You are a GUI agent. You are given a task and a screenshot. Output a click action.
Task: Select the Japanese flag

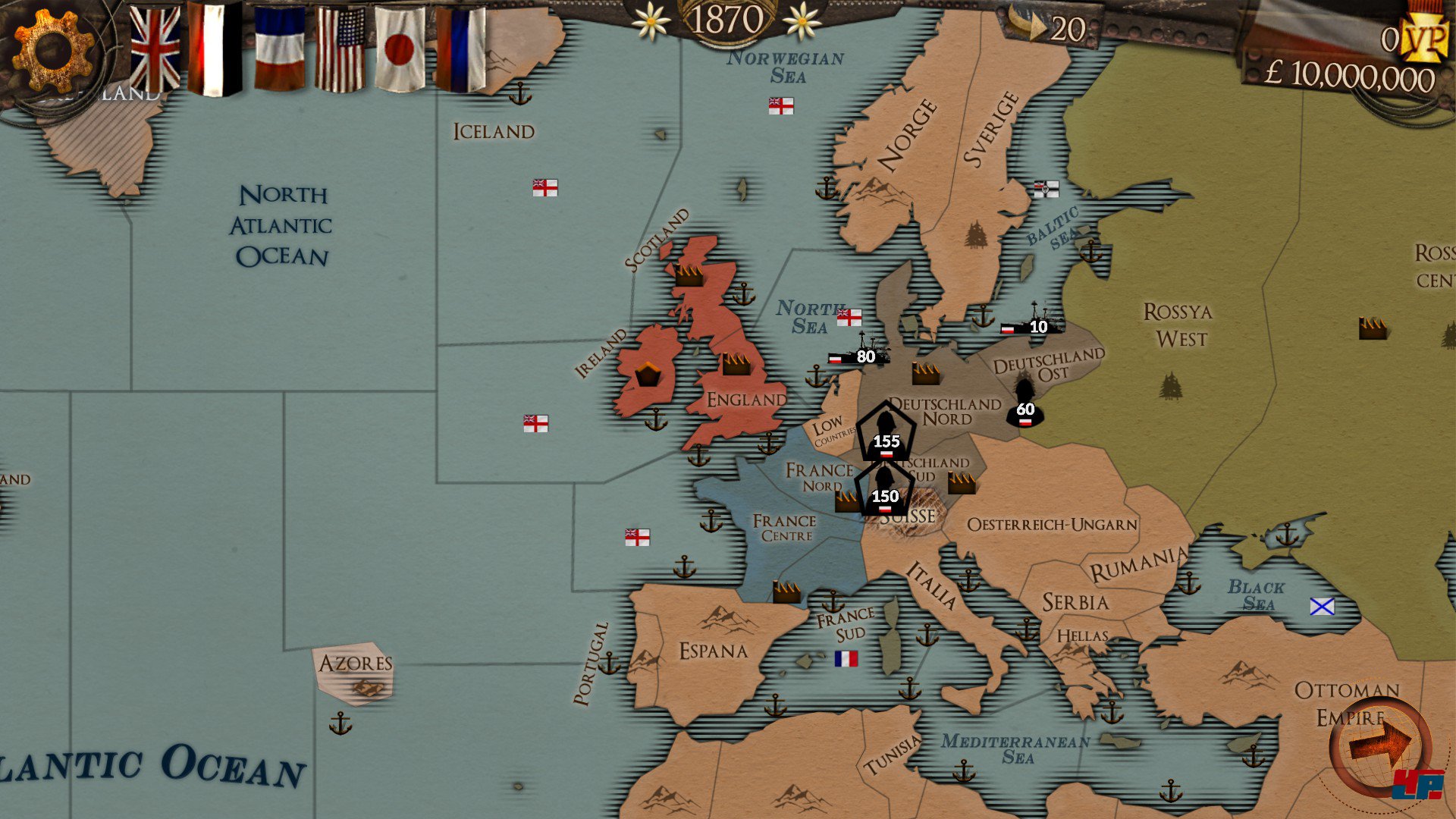coord(399,49)
